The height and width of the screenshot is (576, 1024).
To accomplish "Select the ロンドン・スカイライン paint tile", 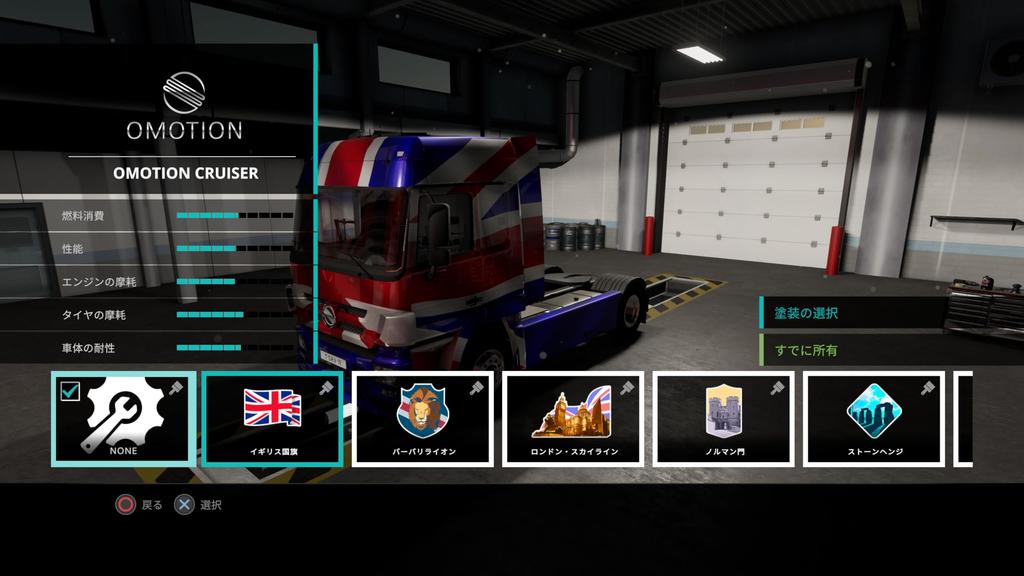I will [x=573, y=419].
